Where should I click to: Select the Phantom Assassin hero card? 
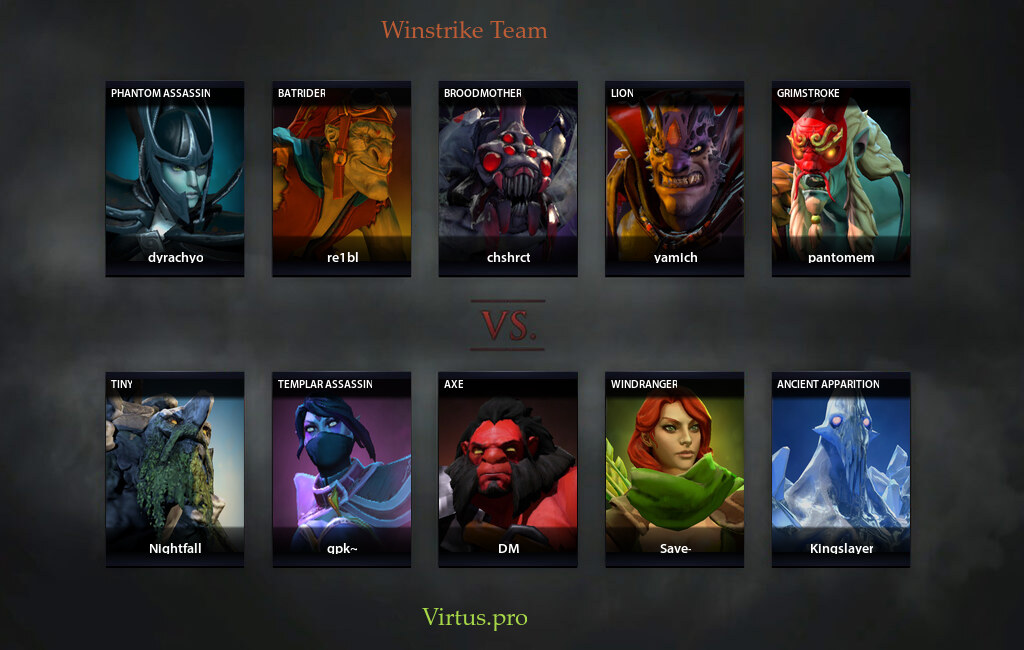tap(175, 178)
